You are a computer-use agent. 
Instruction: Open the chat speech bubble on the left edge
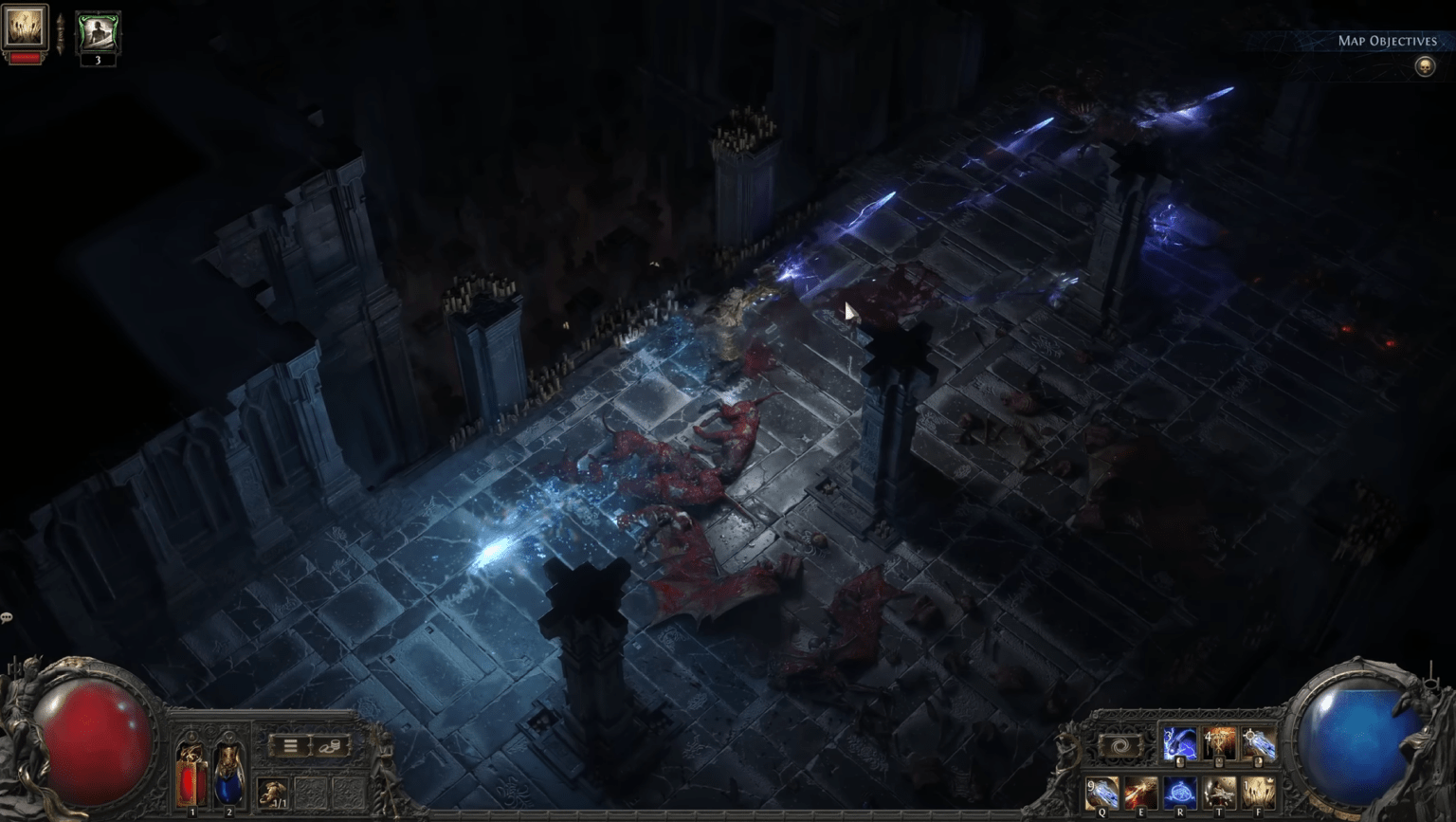[8, 617]
